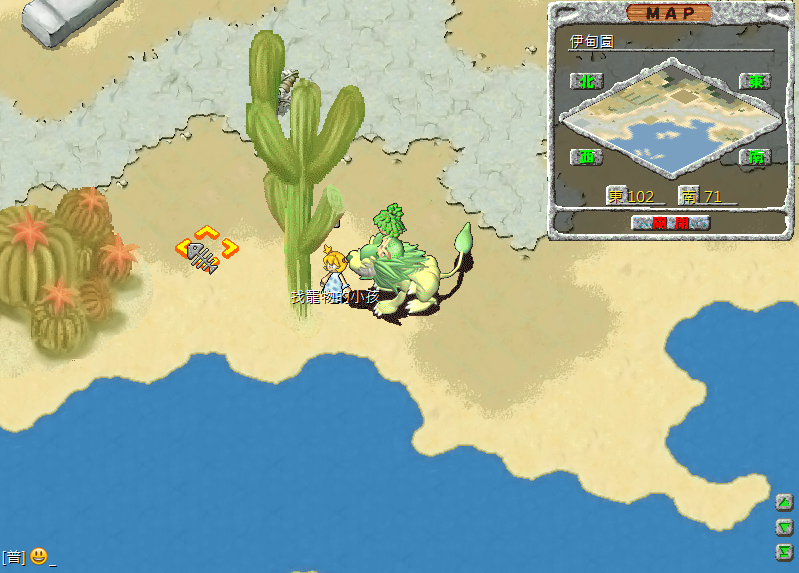Jump to chat bottom with the bottom-arrow button

784,551
